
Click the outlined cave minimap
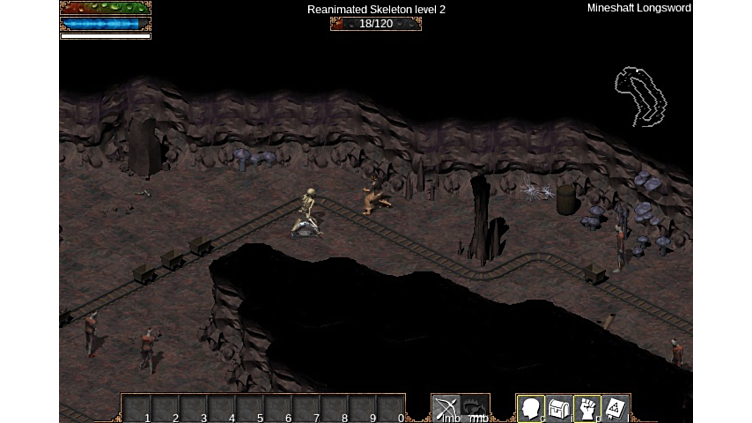(x=641, y=97)
